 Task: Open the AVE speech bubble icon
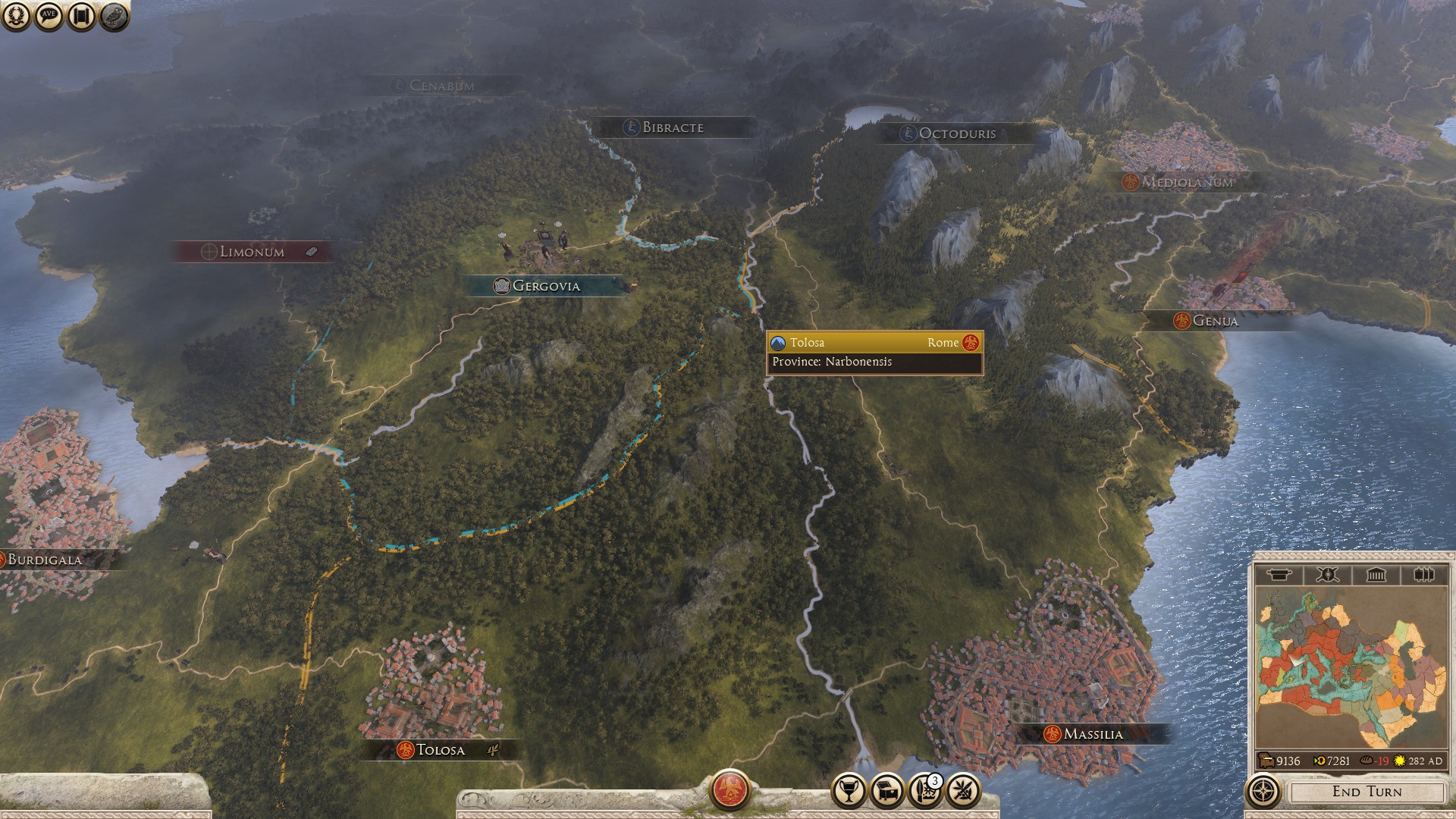tap(49, 16)
